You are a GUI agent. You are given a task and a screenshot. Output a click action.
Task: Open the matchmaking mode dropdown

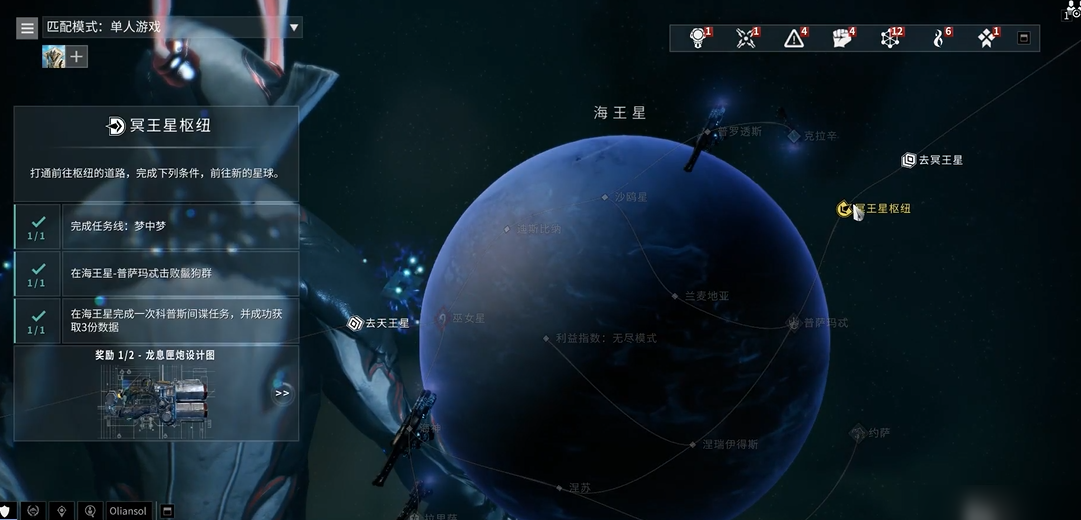294,28
